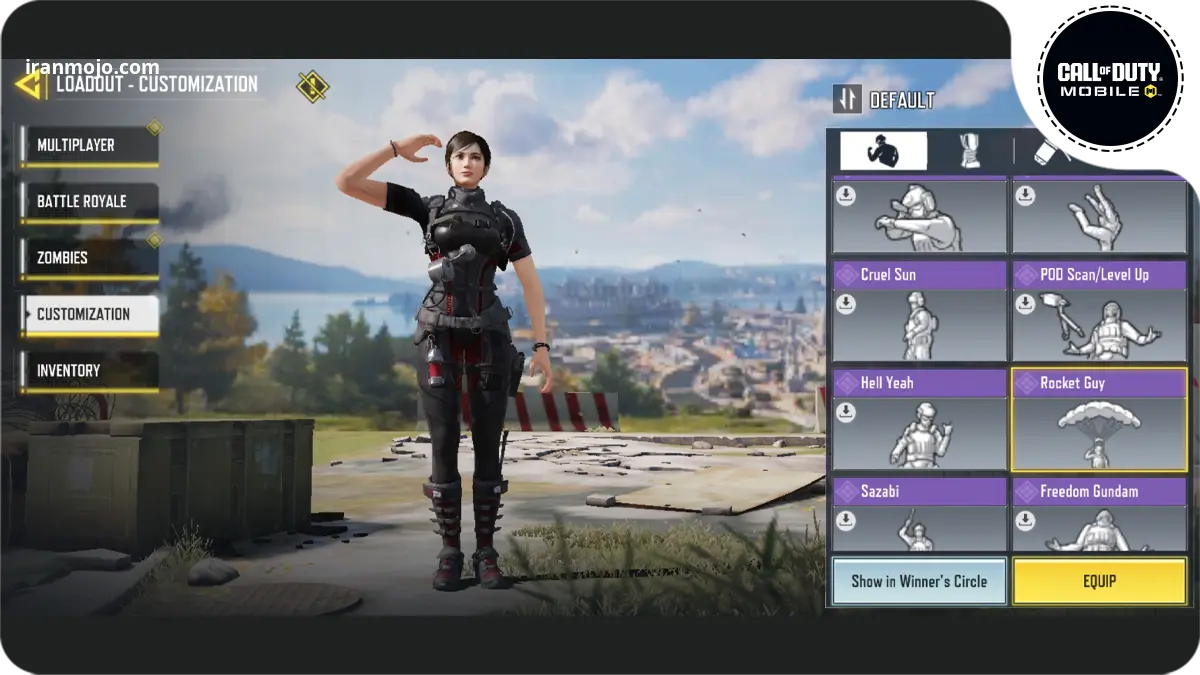This screenshot has height=675, width=1200.
Task: Choose the POD Scan/Level Up emote
Action: tap(1099, 312)
